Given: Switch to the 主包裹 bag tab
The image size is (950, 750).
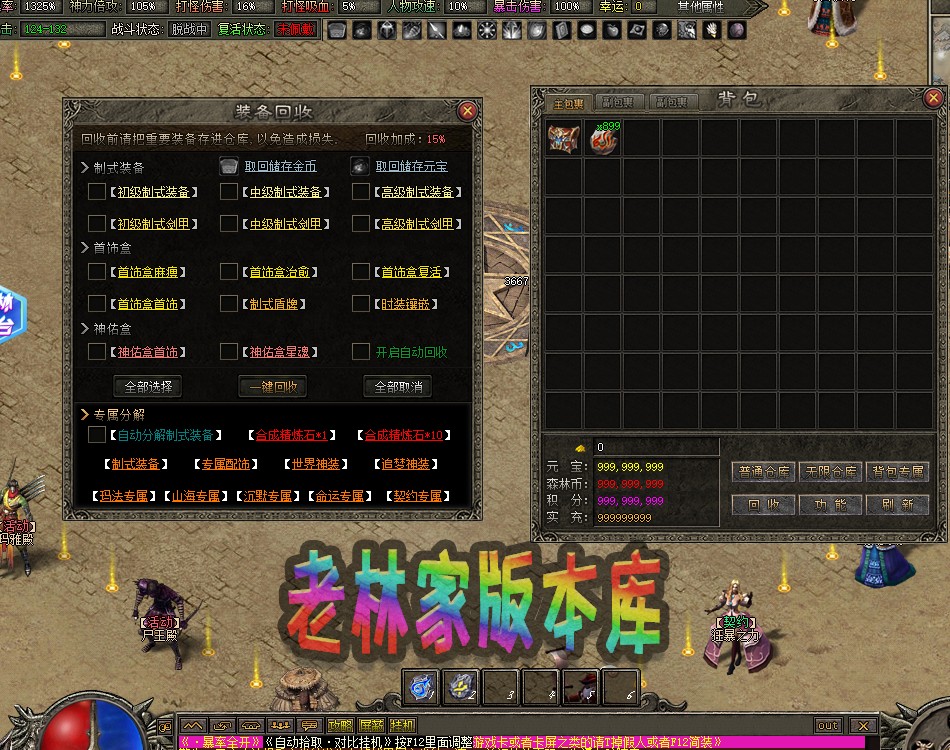Looking at the screenshot, I should [x=570, y=103].
